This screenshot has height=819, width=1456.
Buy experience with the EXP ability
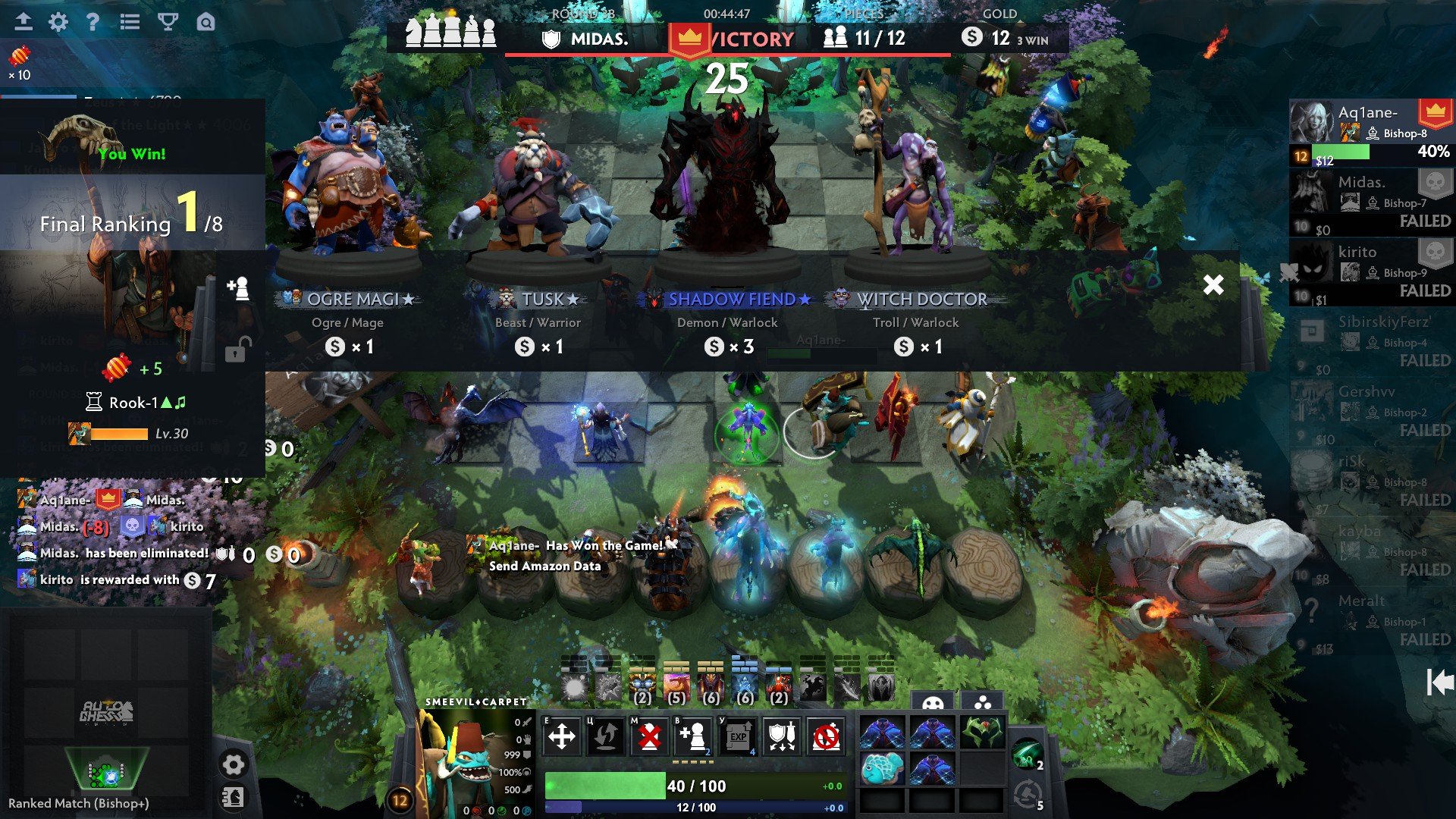tap(738, 736)
